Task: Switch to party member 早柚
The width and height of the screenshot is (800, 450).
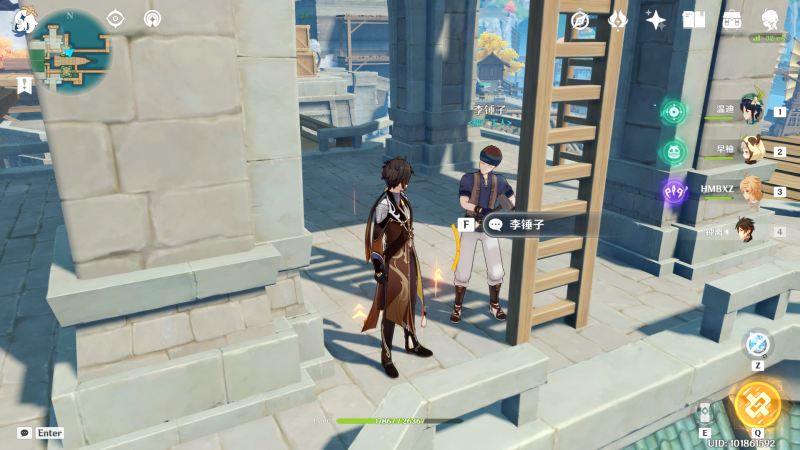Action: tap(751, 151)
